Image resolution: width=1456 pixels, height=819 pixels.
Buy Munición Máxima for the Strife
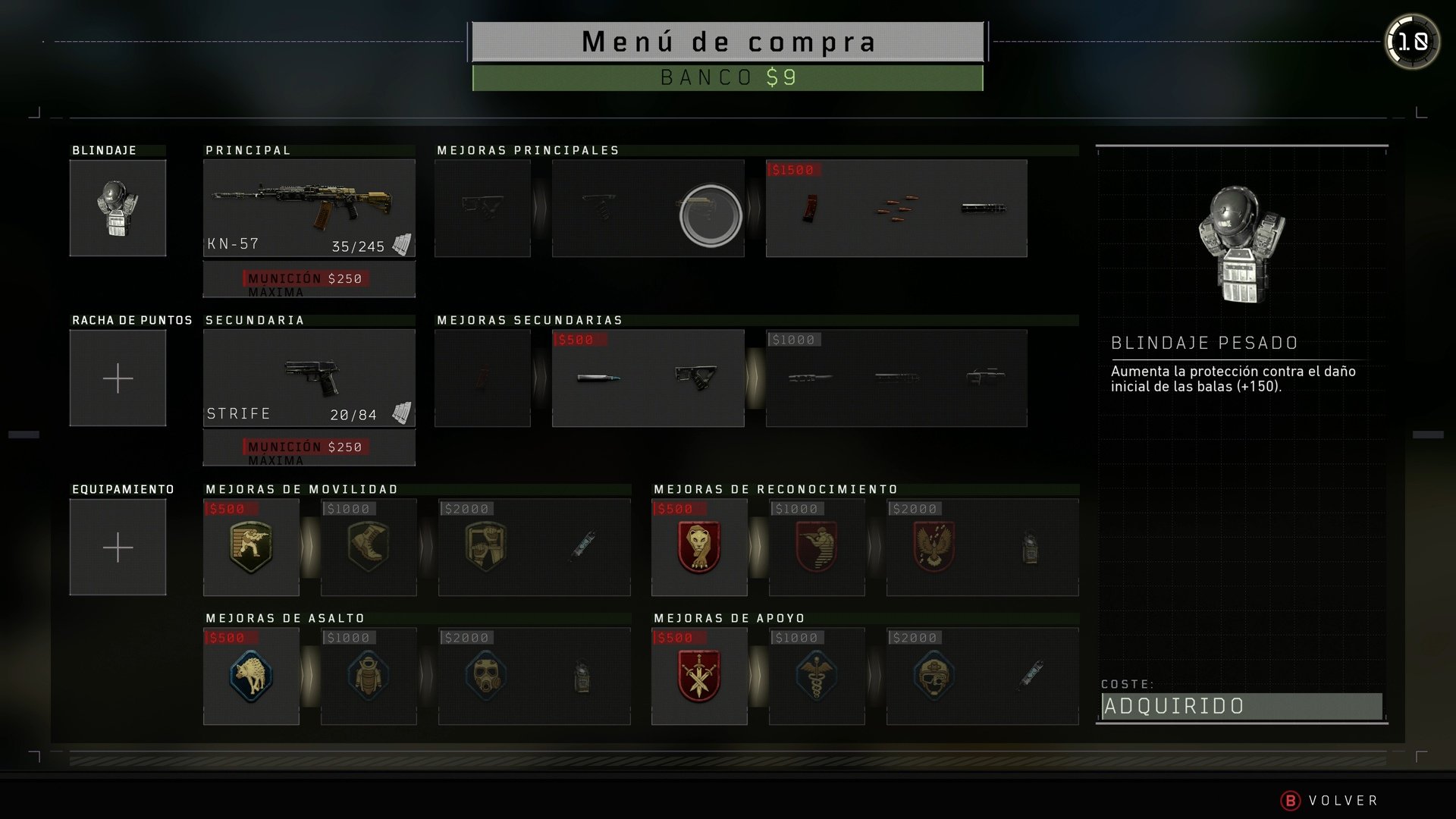tap(309, 447)
